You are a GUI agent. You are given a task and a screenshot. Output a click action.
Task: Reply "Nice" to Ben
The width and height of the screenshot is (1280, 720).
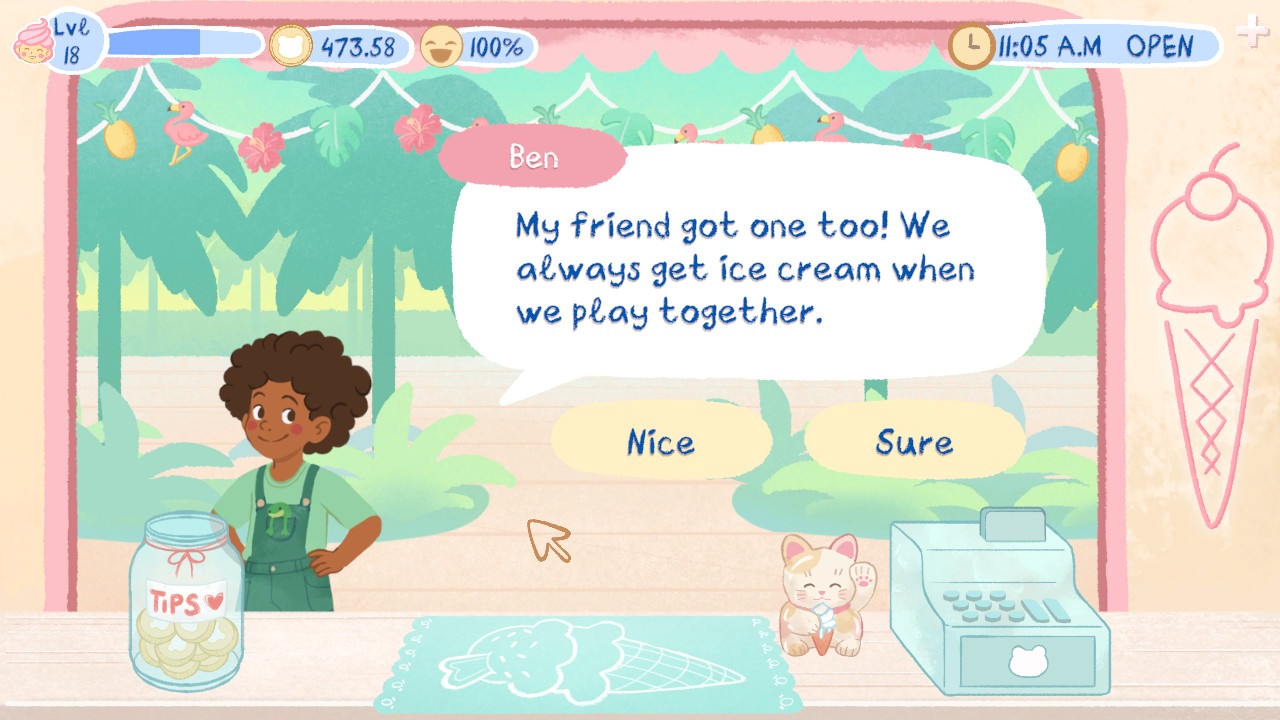pyautogui.click(x=662, y=441)
